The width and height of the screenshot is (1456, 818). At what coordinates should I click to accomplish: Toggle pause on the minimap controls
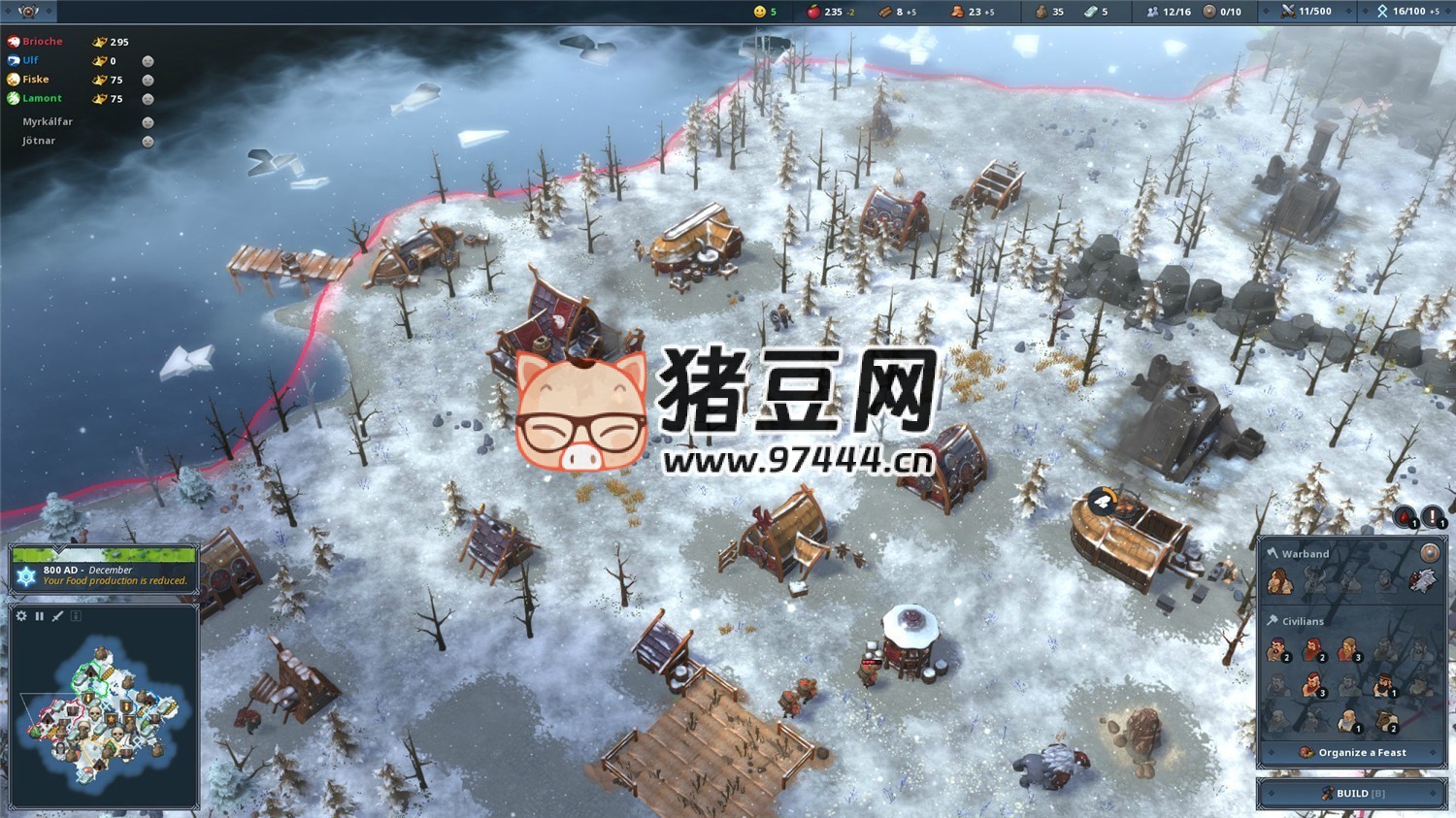point(39,615)
